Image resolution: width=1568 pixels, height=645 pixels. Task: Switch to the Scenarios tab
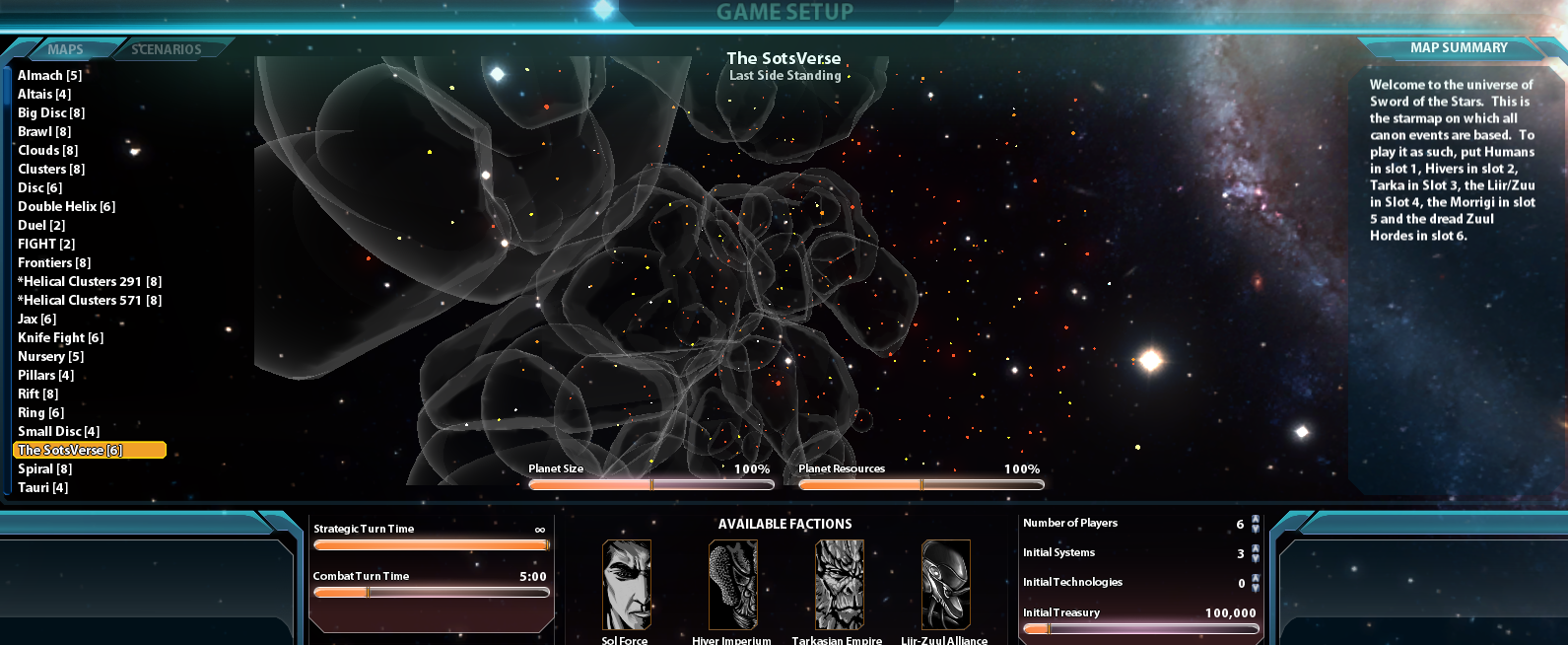coord(167,49)
